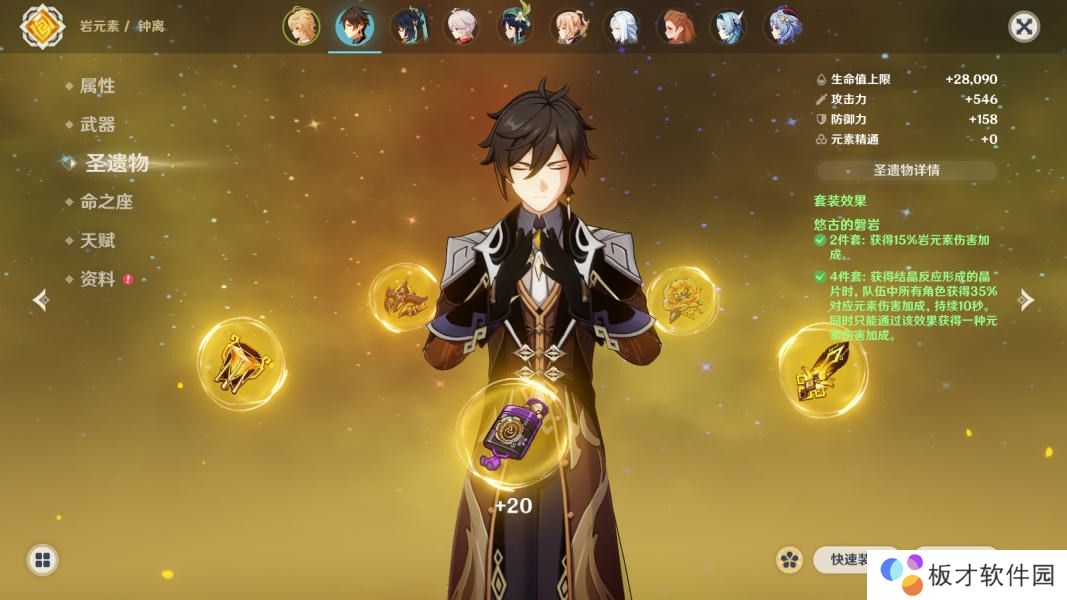Show the 天赋 talents page
Screen dimensions: 1067x600
point(97,241)
